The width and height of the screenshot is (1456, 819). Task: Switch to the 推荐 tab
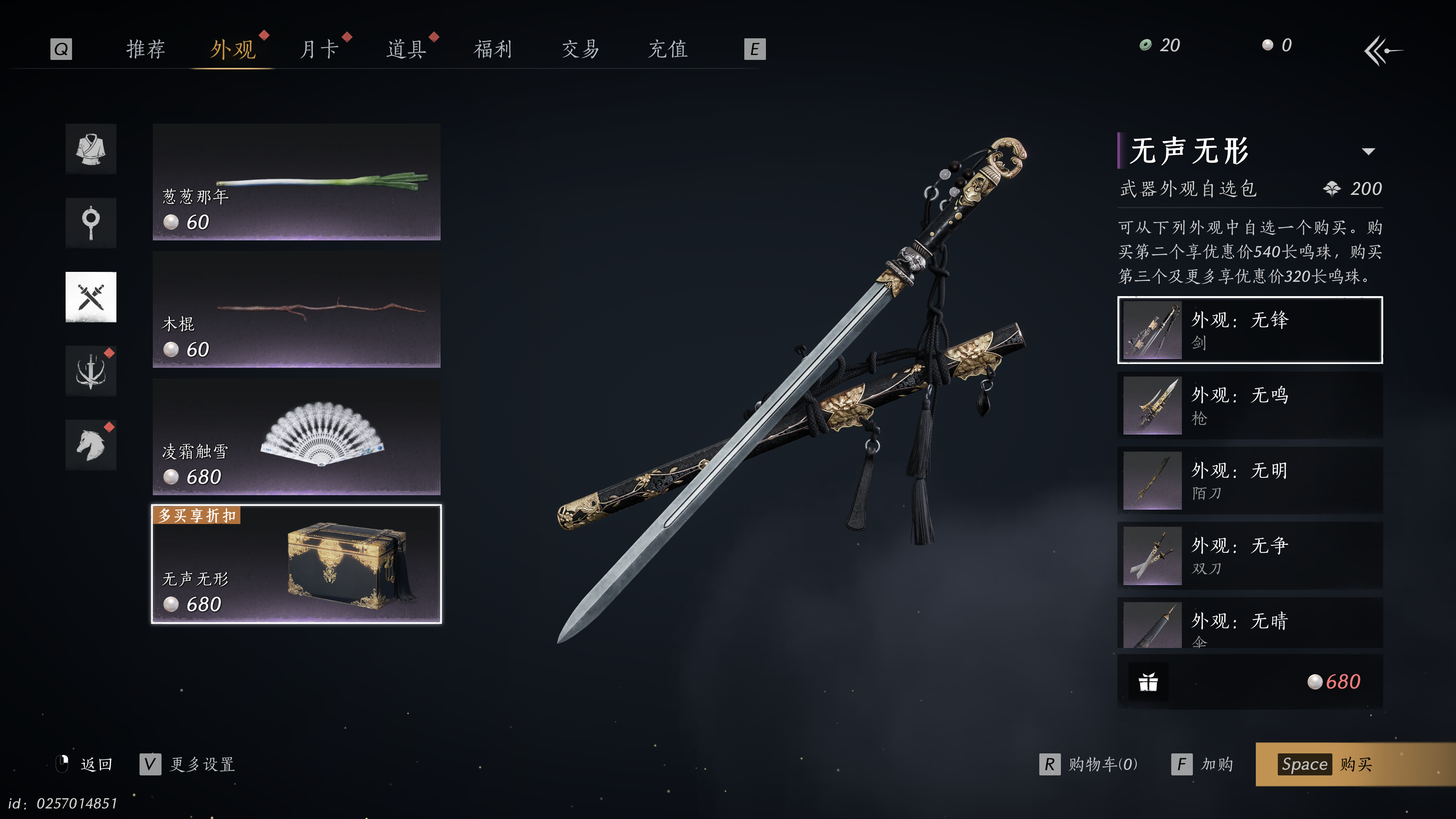point(145,49)
